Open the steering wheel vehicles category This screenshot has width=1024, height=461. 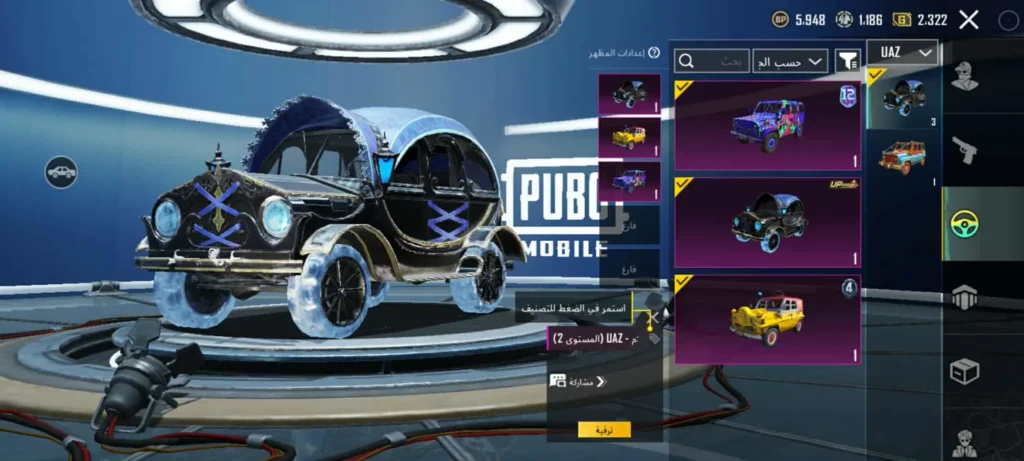coord(965,224)
